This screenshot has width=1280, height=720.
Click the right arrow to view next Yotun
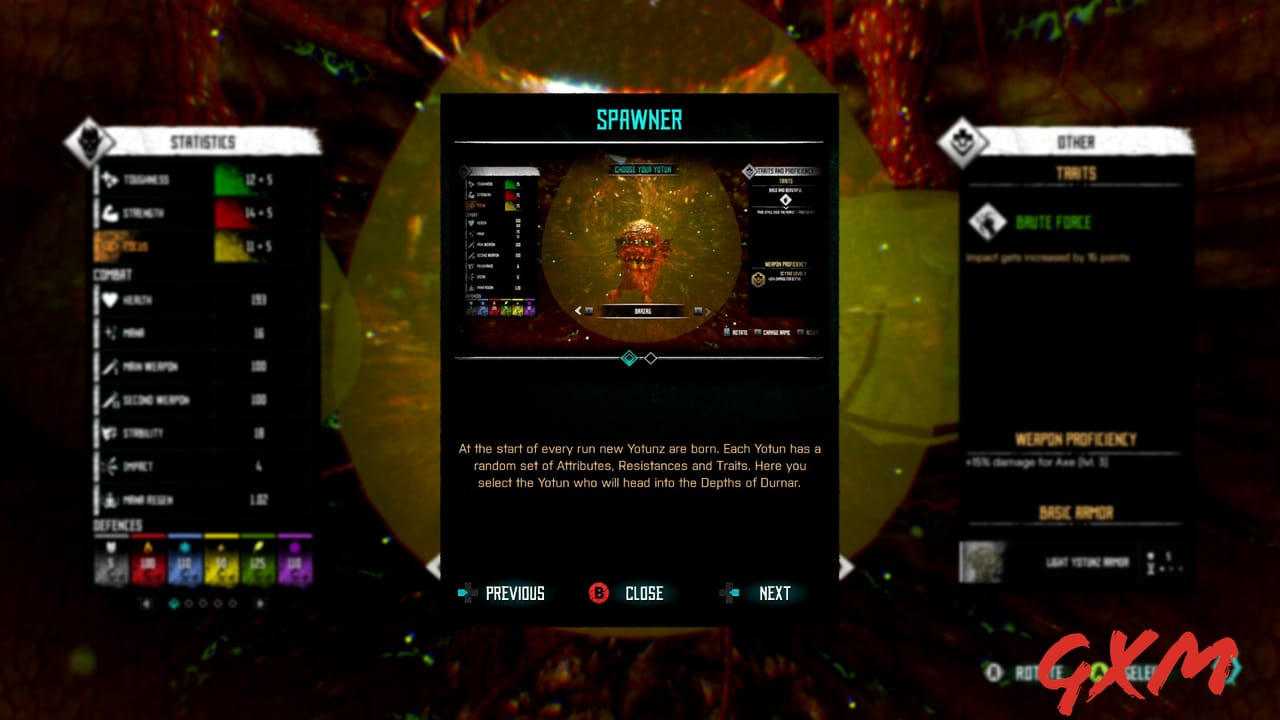(708, 311)
